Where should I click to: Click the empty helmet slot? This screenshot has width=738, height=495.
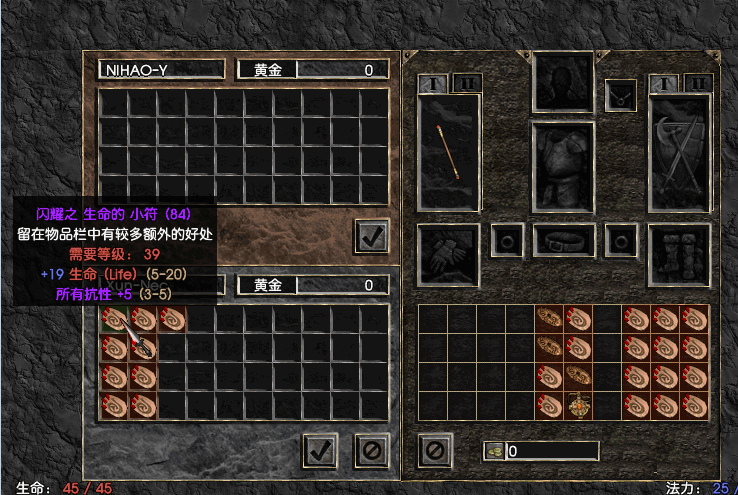click(563, 83)
